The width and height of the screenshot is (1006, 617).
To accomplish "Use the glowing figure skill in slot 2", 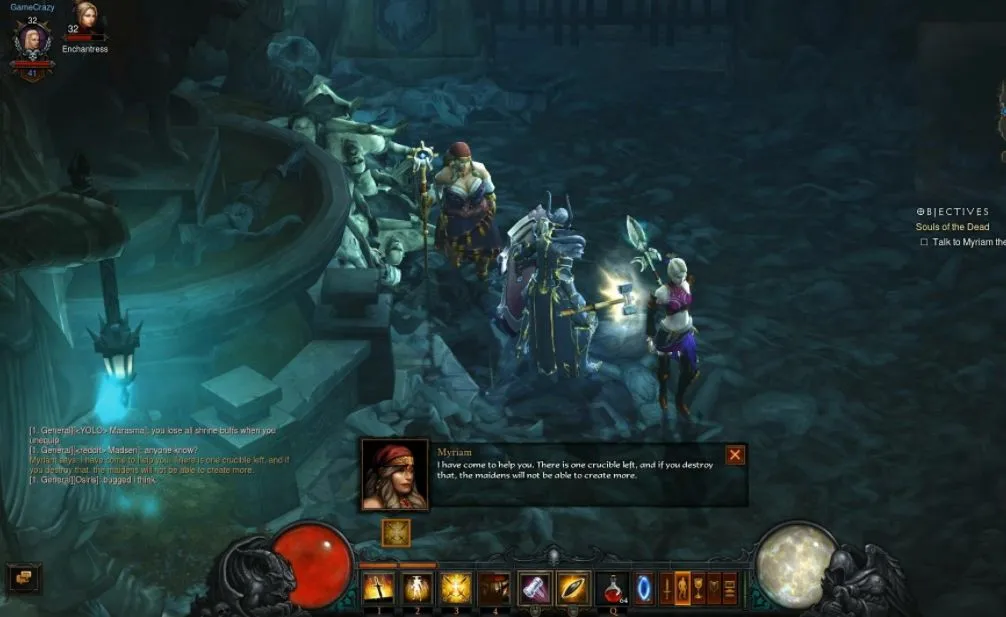I will (417, 587).
